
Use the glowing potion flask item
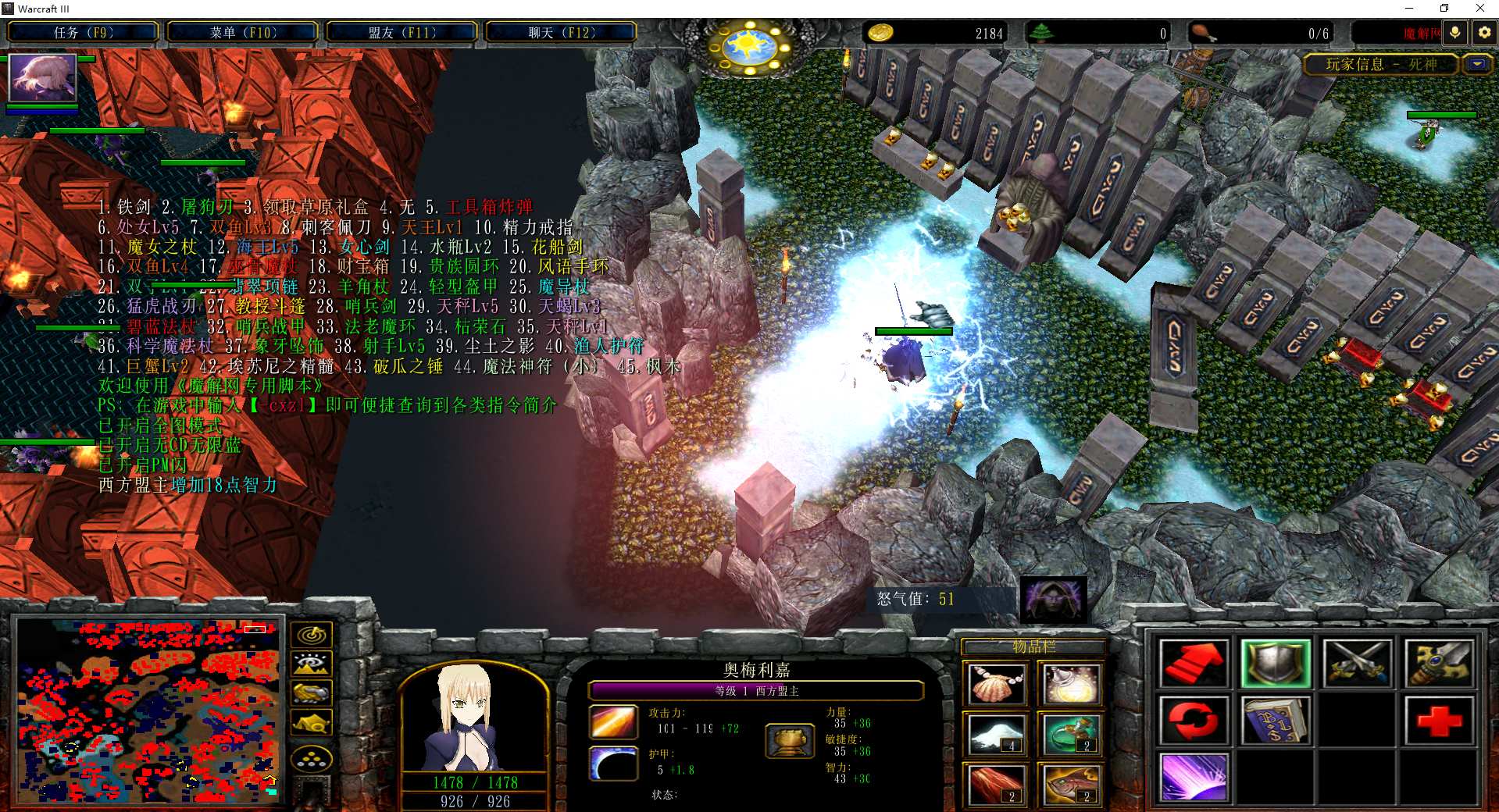(x=1071, y=685)
